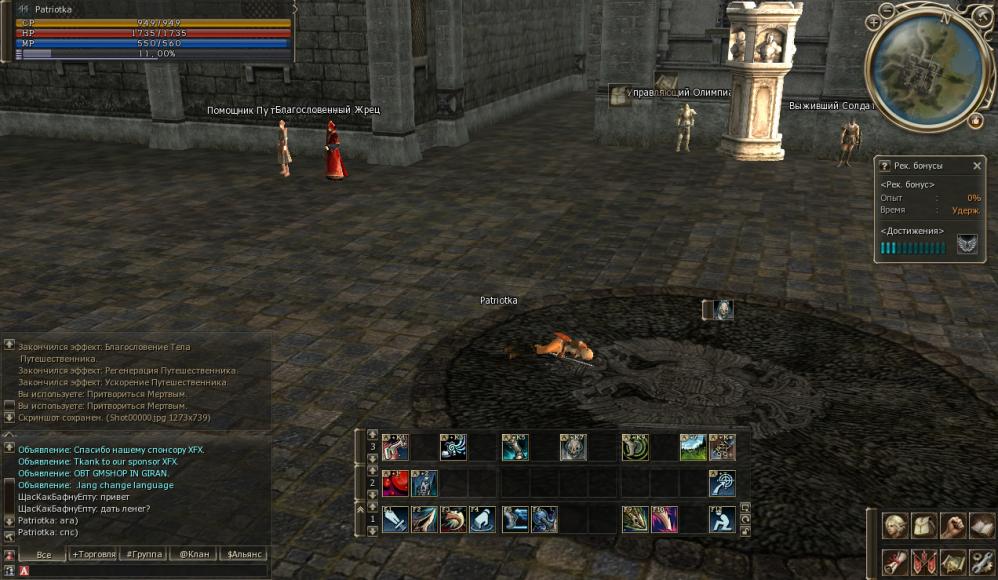Show the Все chat tab

tap(43, 554)
